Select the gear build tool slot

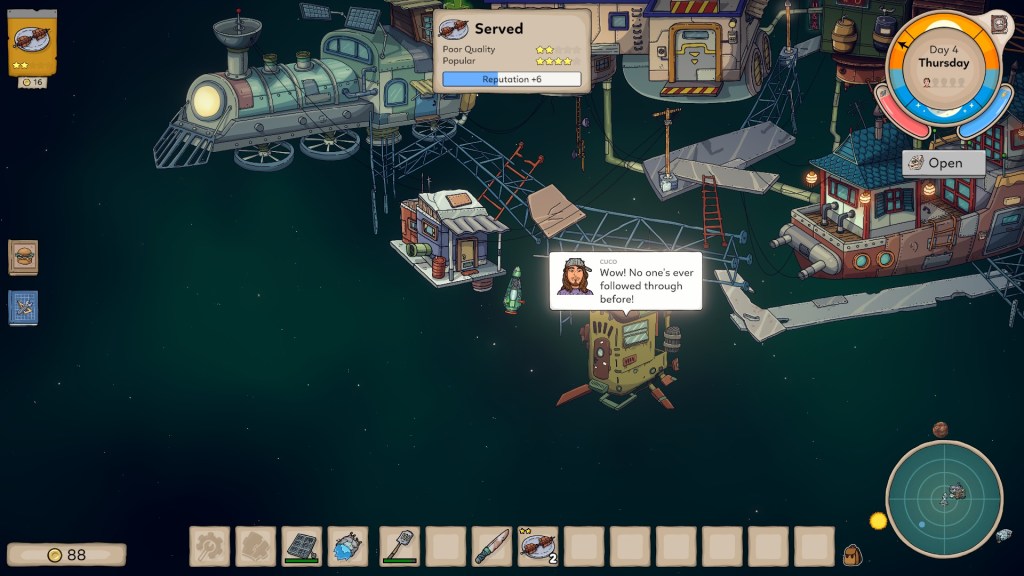click(210, 546)
